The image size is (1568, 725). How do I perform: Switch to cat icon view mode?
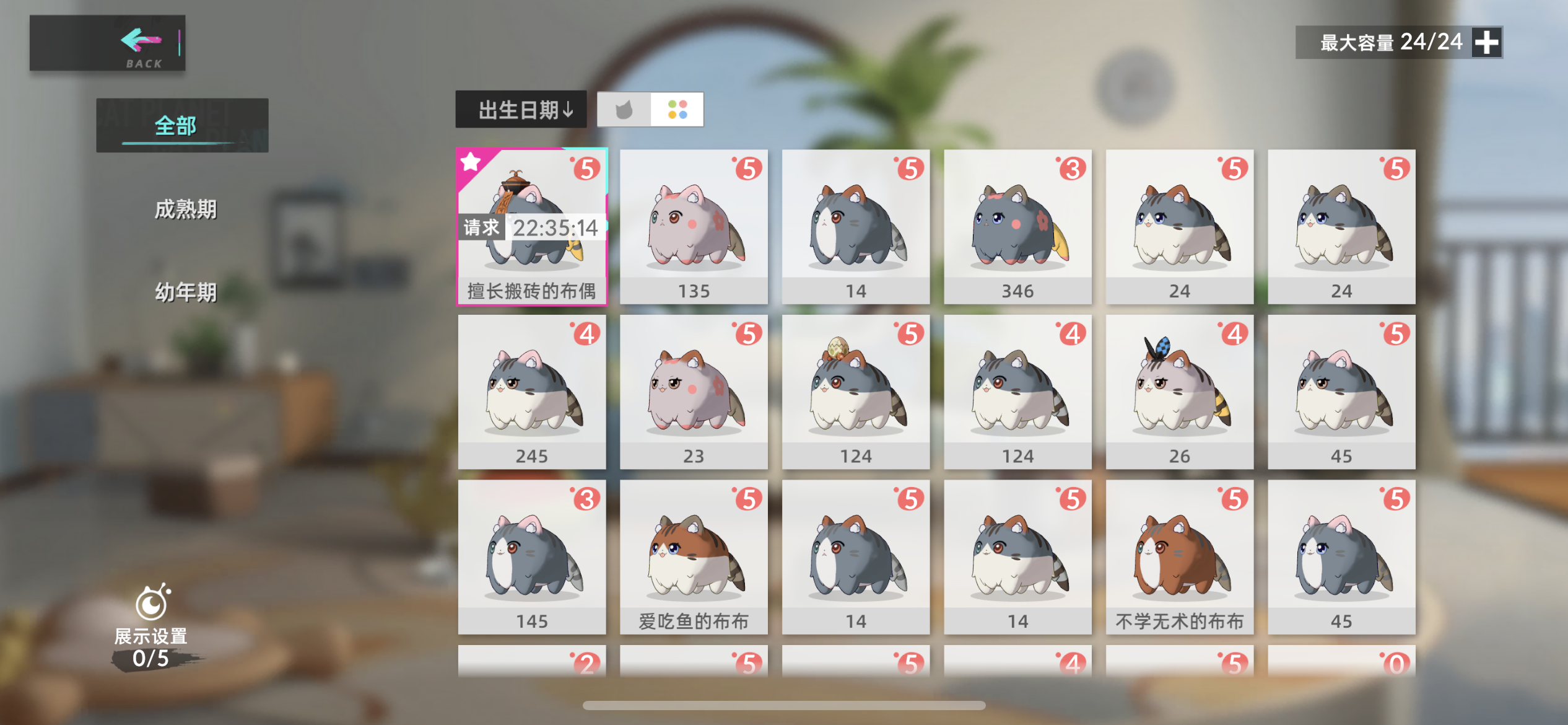(x=624, y=109)
